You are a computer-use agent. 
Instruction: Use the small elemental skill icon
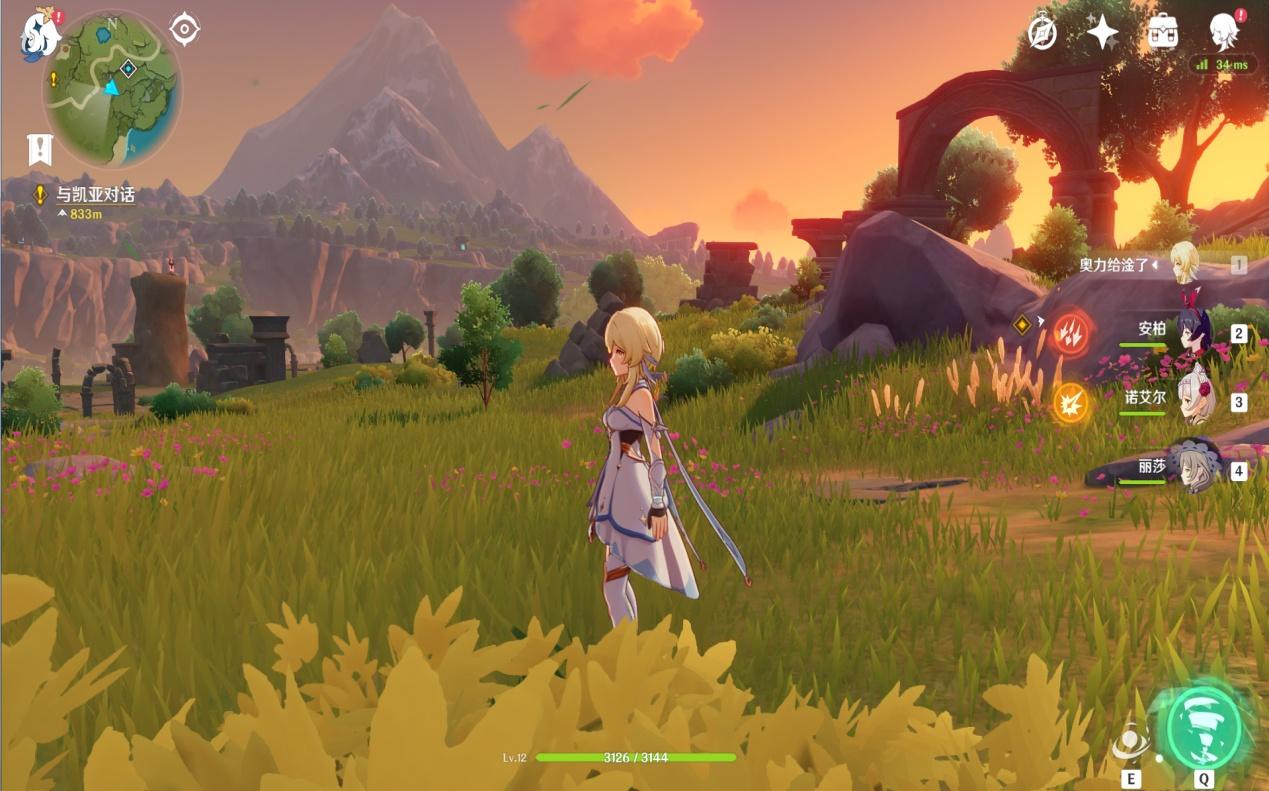[1131, 745]
